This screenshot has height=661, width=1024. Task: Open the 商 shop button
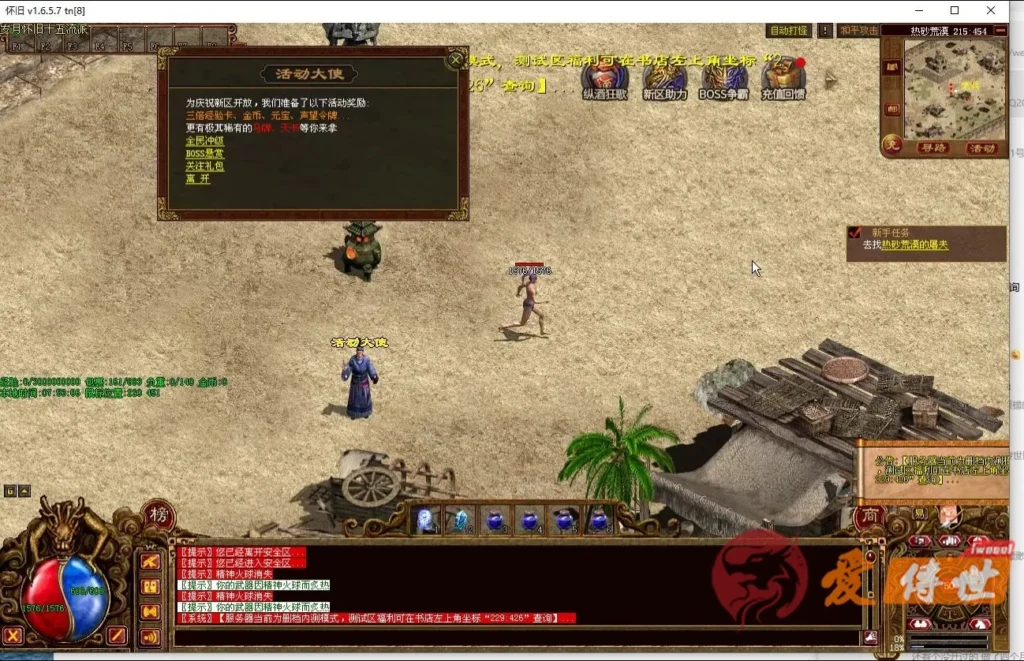(868, 518)
